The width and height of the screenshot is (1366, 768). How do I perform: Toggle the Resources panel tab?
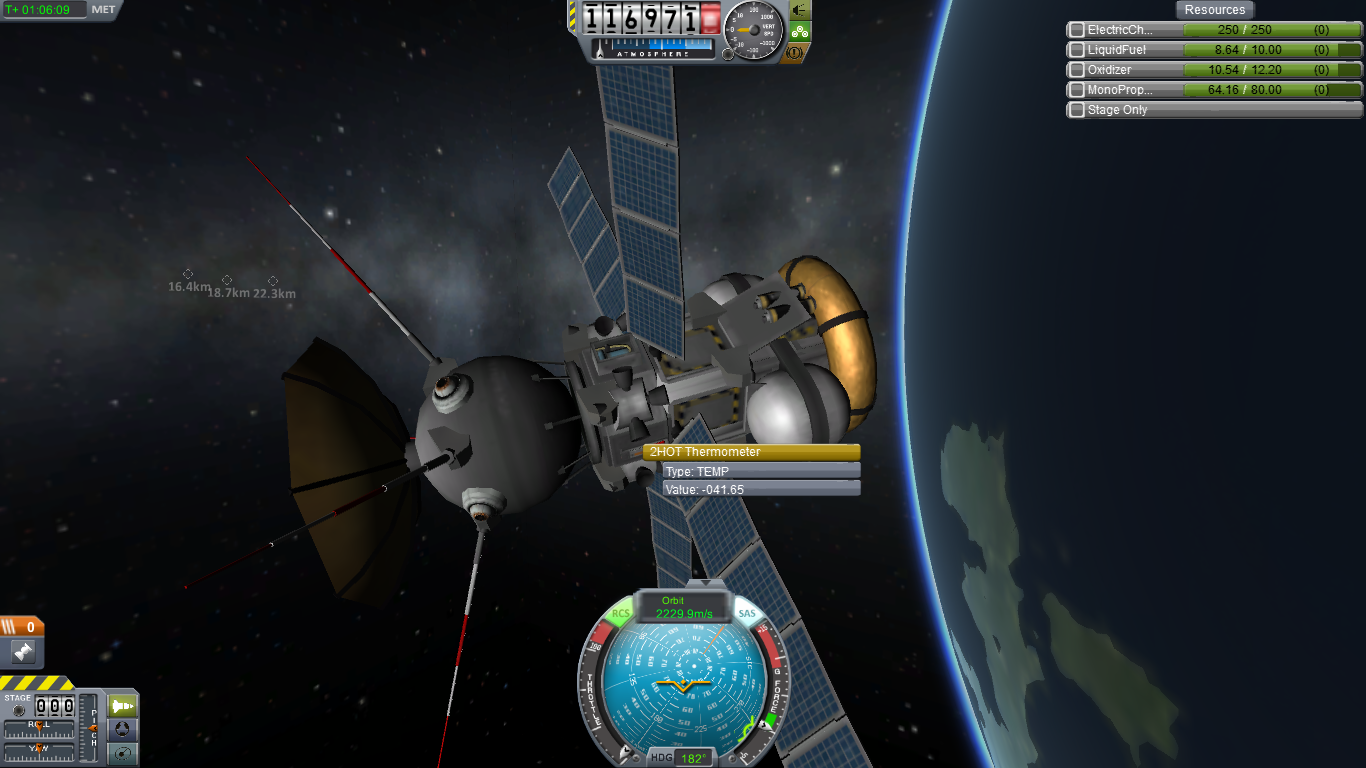coord(1215,10)
